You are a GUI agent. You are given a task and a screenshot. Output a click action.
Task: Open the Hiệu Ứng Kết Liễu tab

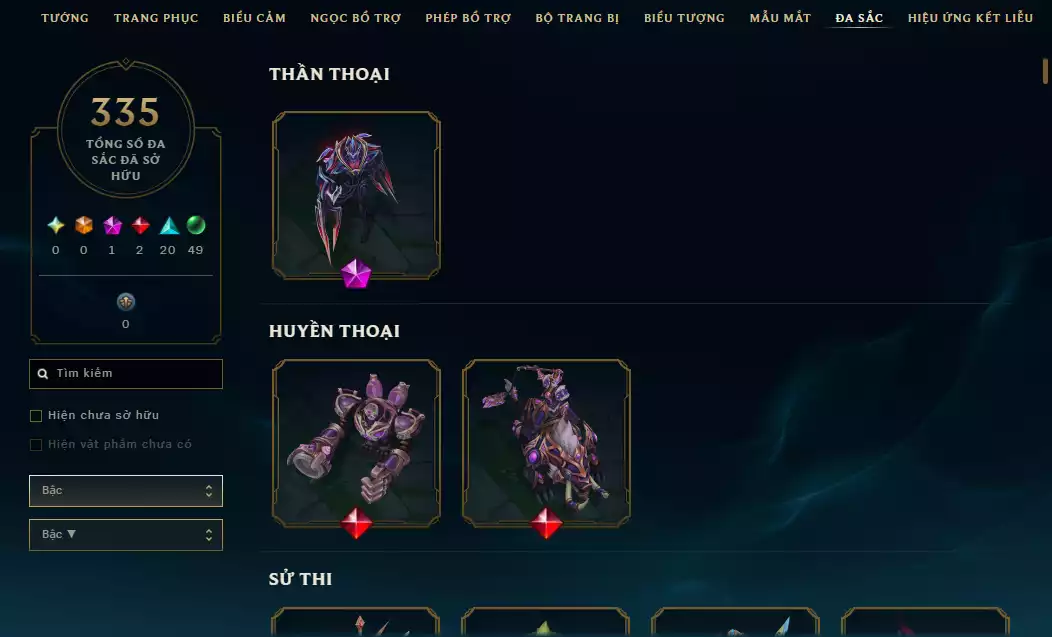tap(970, 18)
